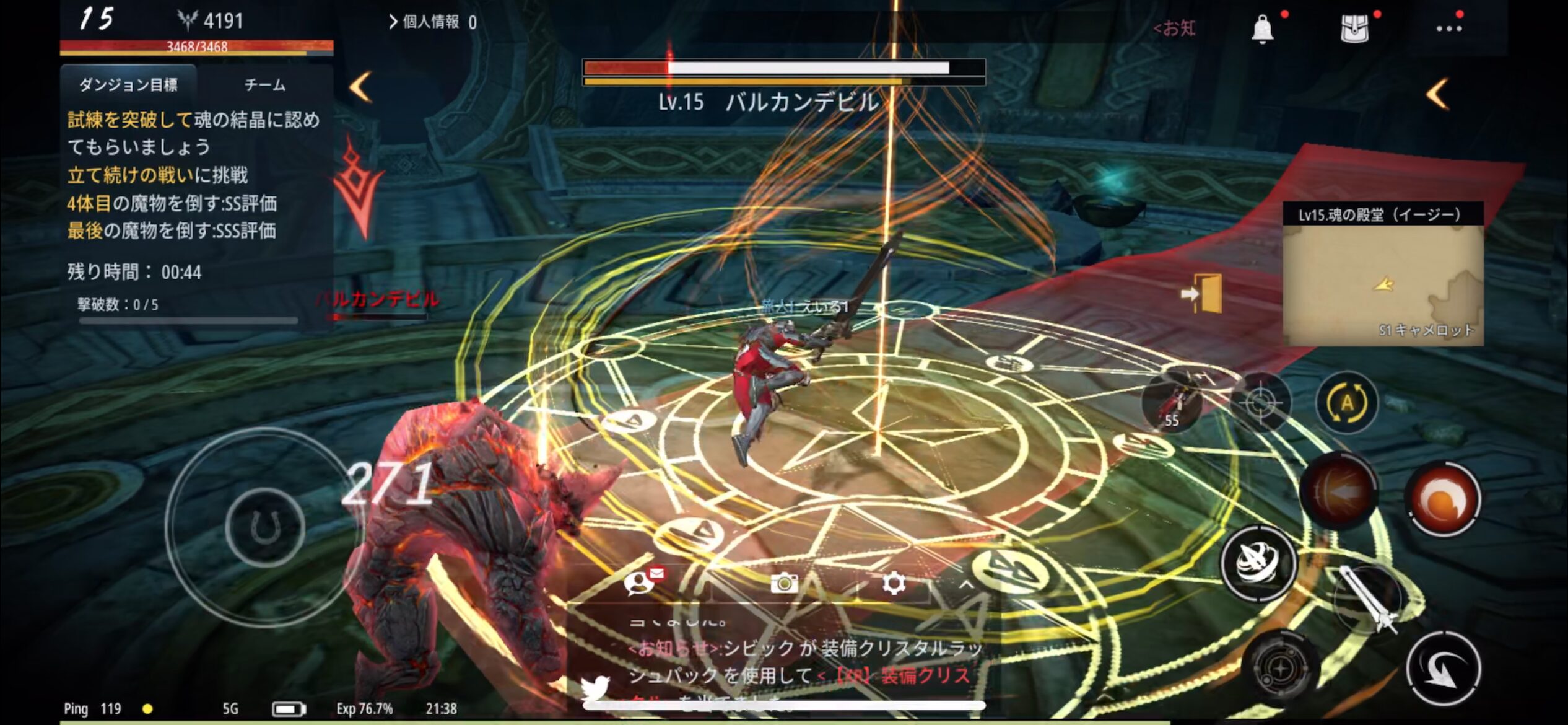Activate the whirlwind spin skill

coord(1258,563)
